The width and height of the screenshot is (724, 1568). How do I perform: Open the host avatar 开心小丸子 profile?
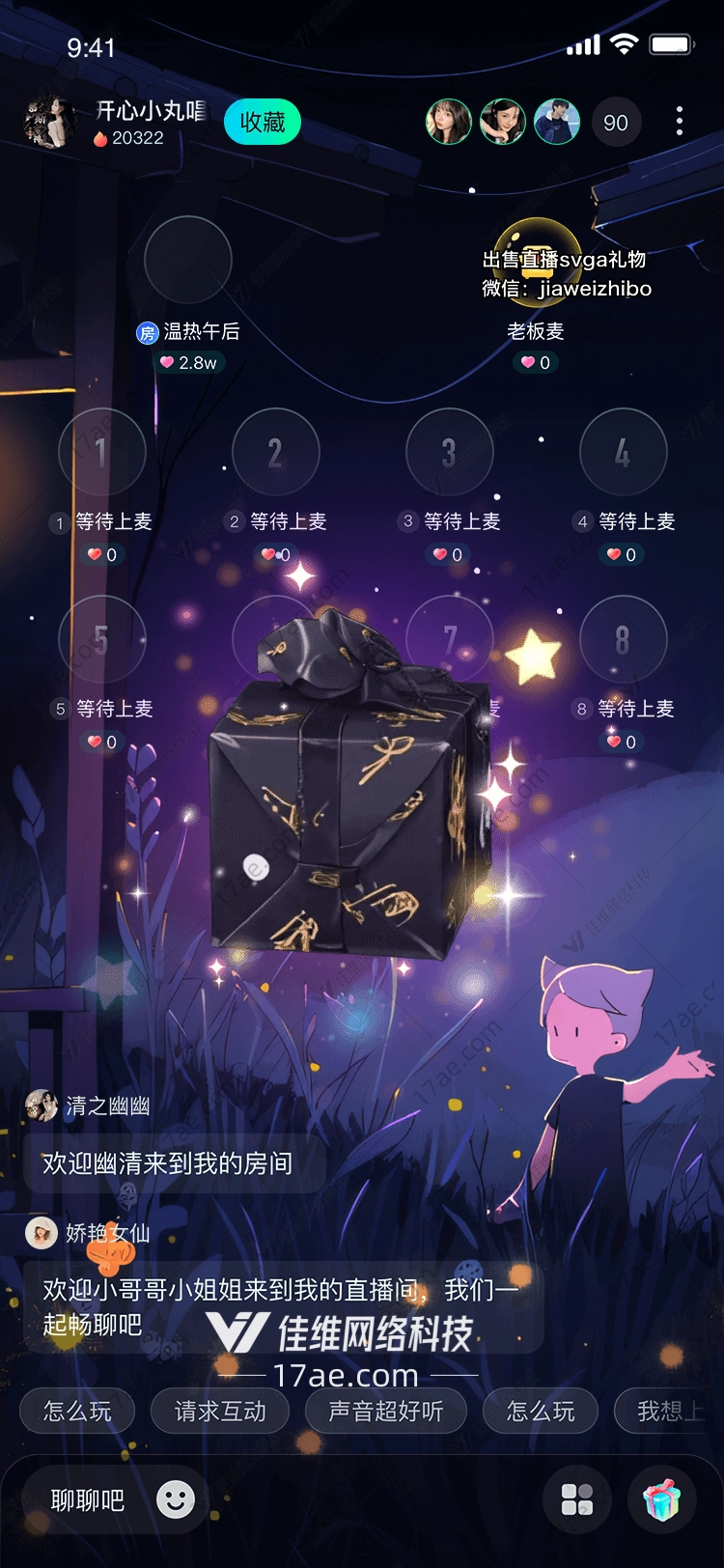(x=49, y=123)
